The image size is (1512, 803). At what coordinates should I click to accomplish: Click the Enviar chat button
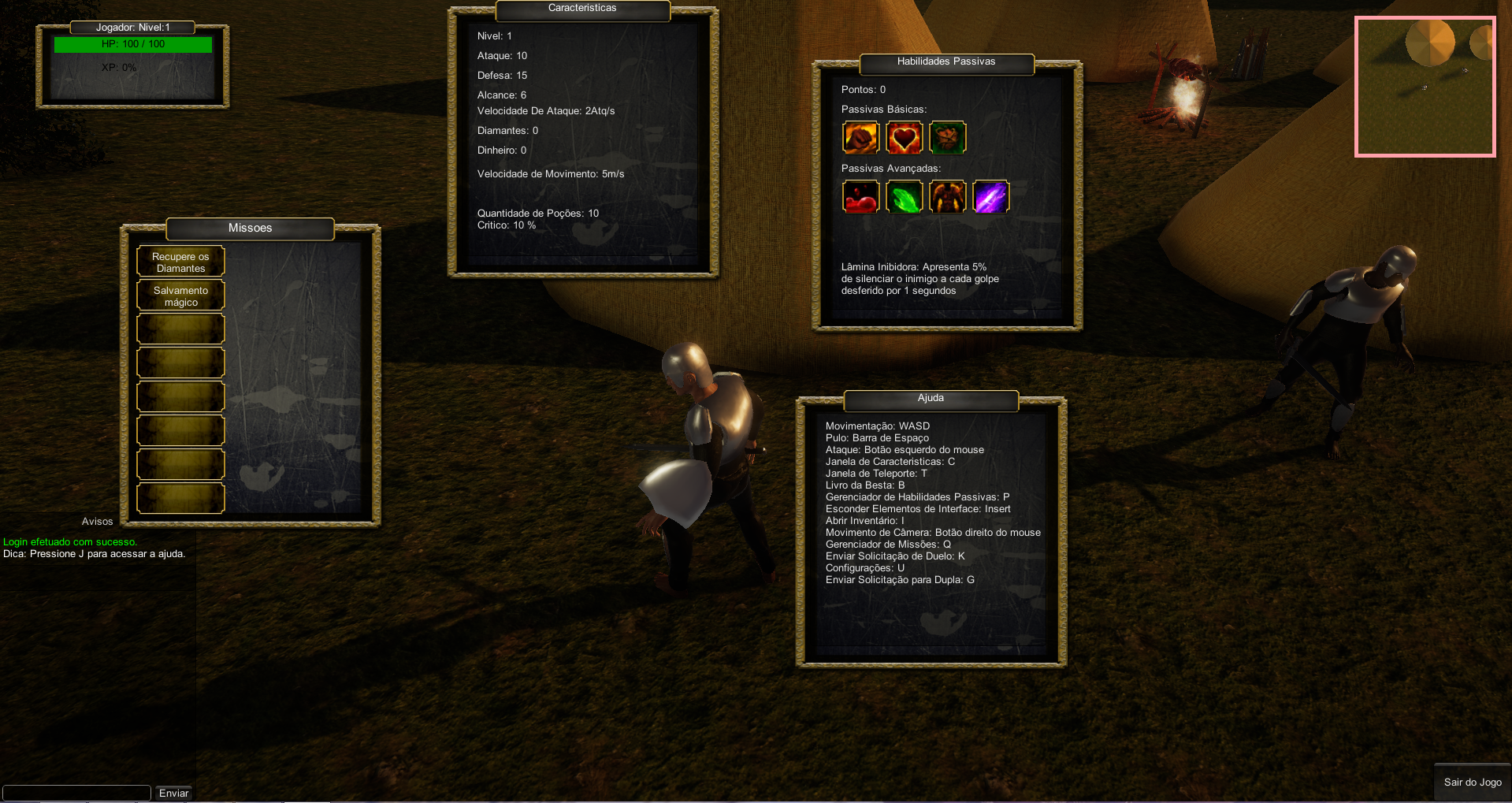tap(173, 793)
